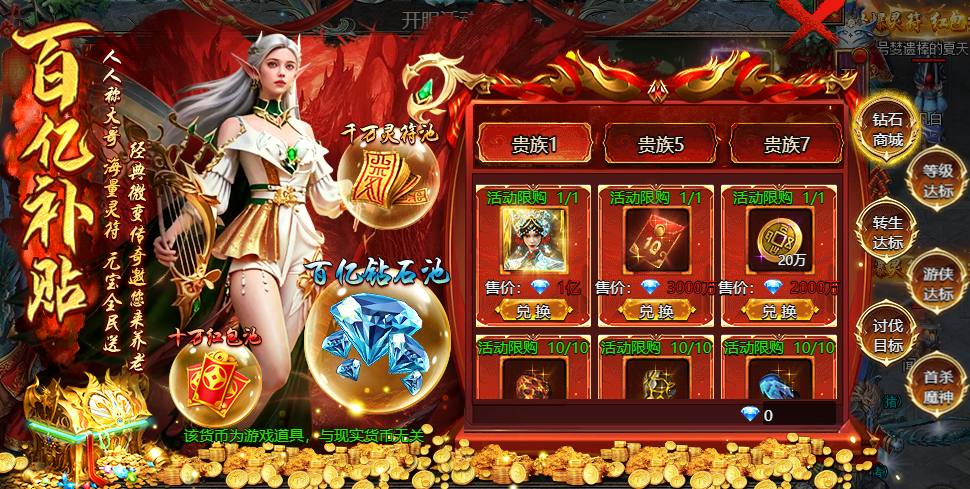The height and width of the screenshot is (489, 970).
Task: Redeem the 3000万 red envelope item
Action: pyautogui.click(x=657, y=311)
